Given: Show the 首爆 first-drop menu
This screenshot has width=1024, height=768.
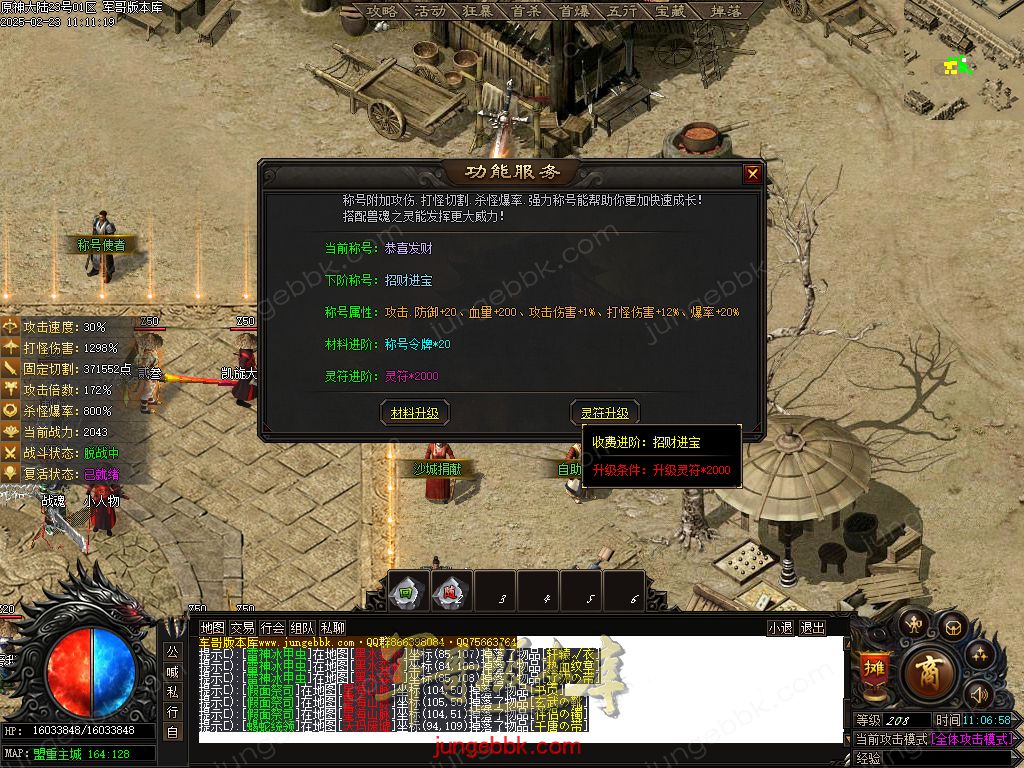Looking at the screenshot, I should click(573, 11).
